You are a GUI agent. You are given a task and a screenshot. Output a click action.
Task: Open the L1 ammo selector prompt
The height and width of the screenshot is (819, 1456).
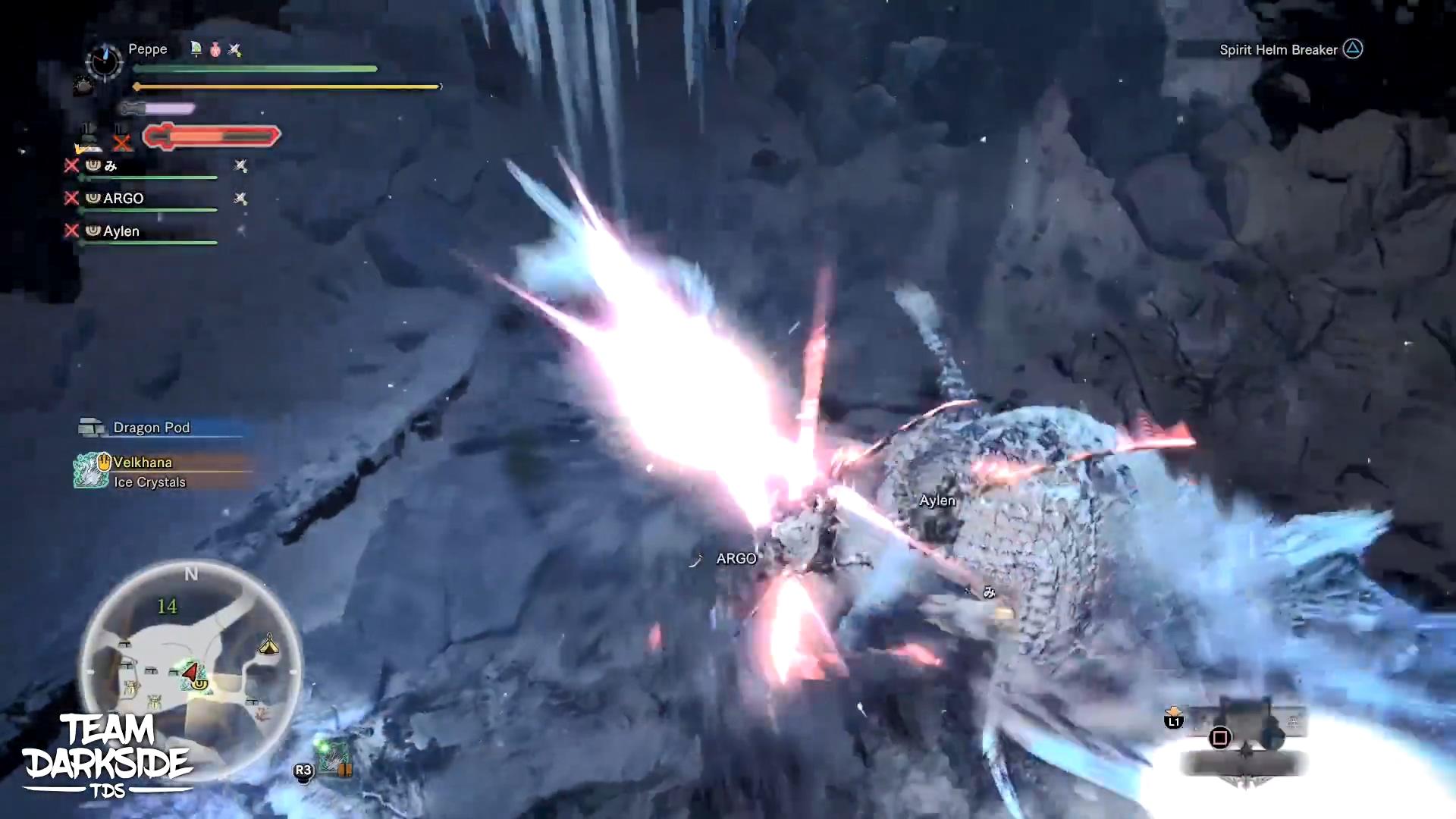coord(1172,722)
